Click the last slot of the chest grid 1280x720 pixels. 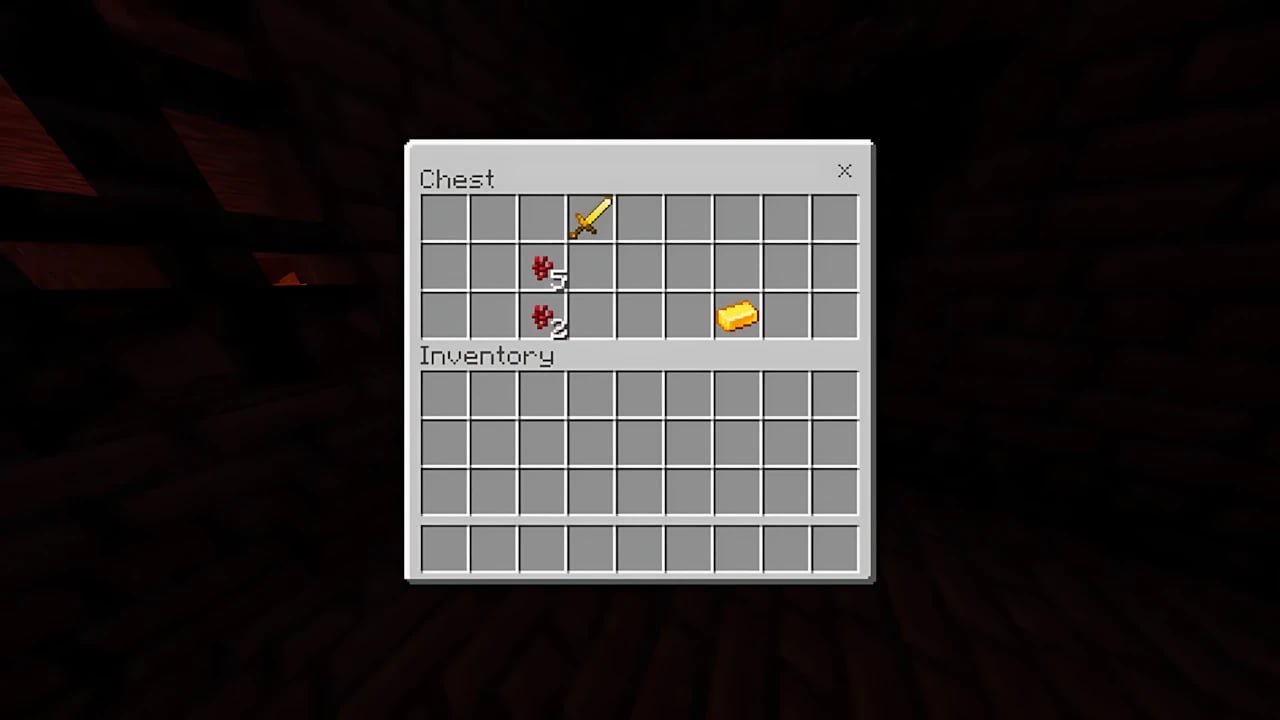click(x=835, y=317)
